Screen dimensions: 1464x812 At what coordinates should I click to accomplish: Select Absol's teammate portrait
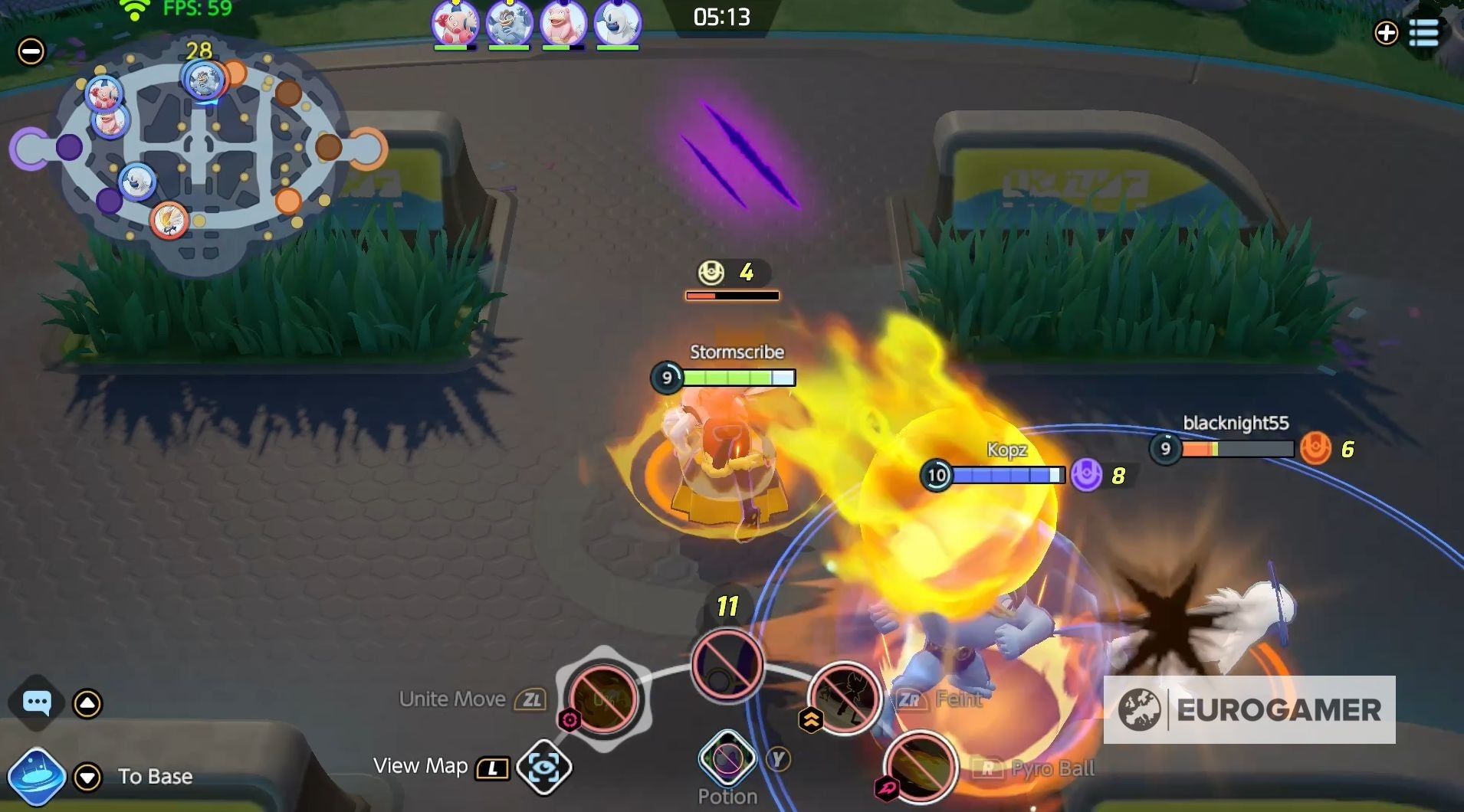(x=617, y=24)
